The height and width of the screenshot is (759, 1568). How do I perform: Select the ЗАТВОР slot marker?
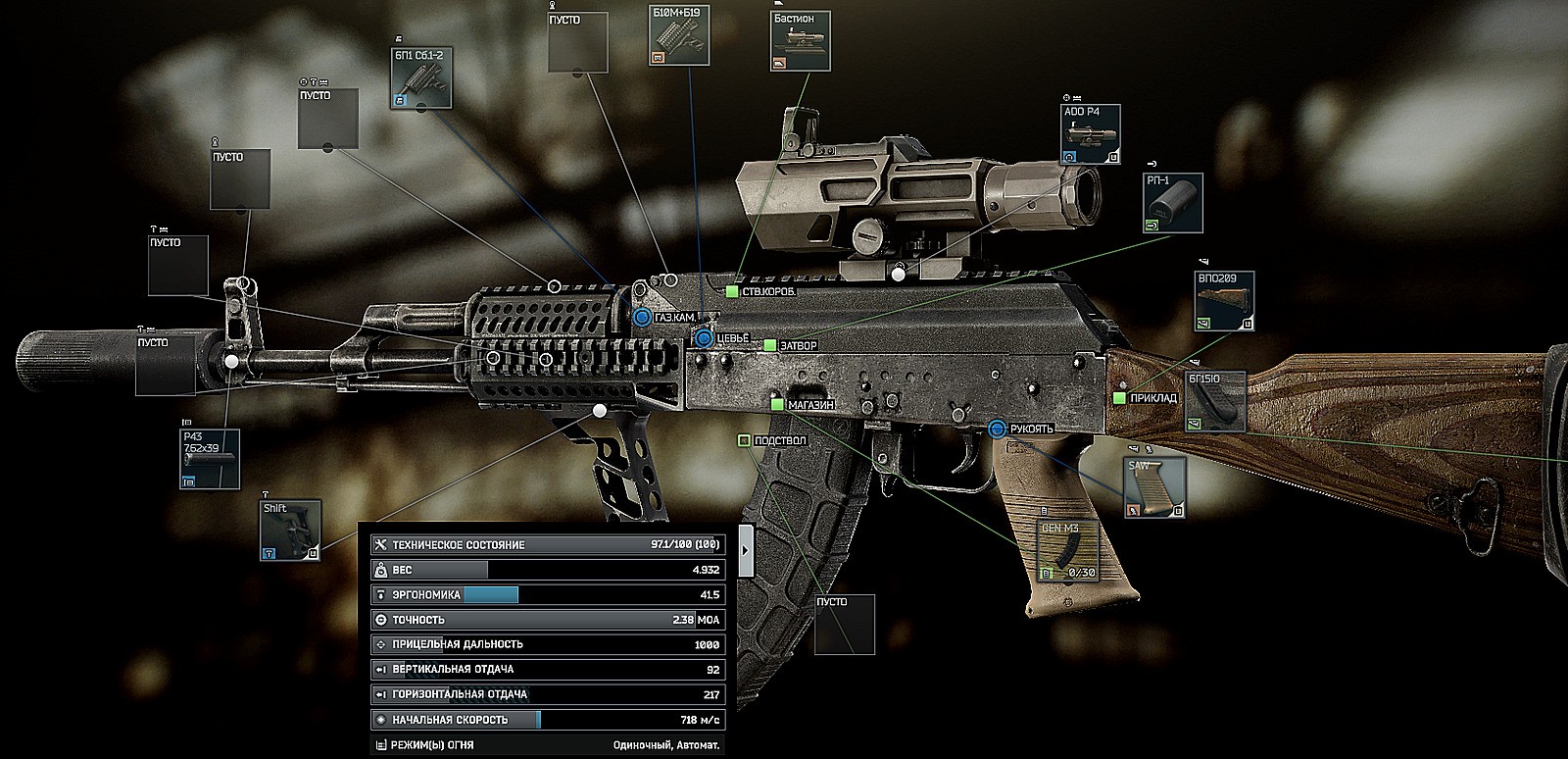pos(770,345)
